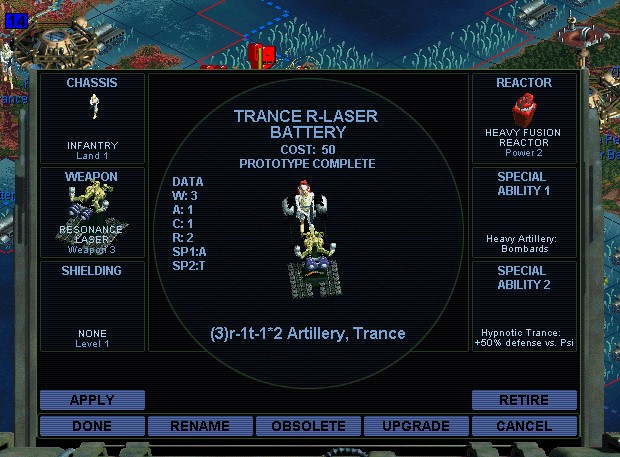Choose a different Reactor type
Viewport: 620px width, 457px height.
tap(524, 117)
